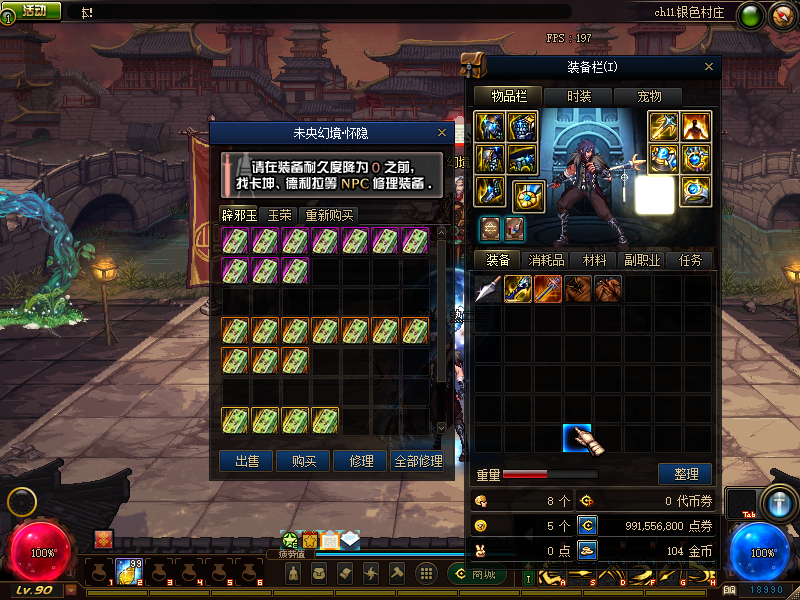Viewport: 800px width, 600px height.
Task: Open the 活动 events menu
Action: 33,10
